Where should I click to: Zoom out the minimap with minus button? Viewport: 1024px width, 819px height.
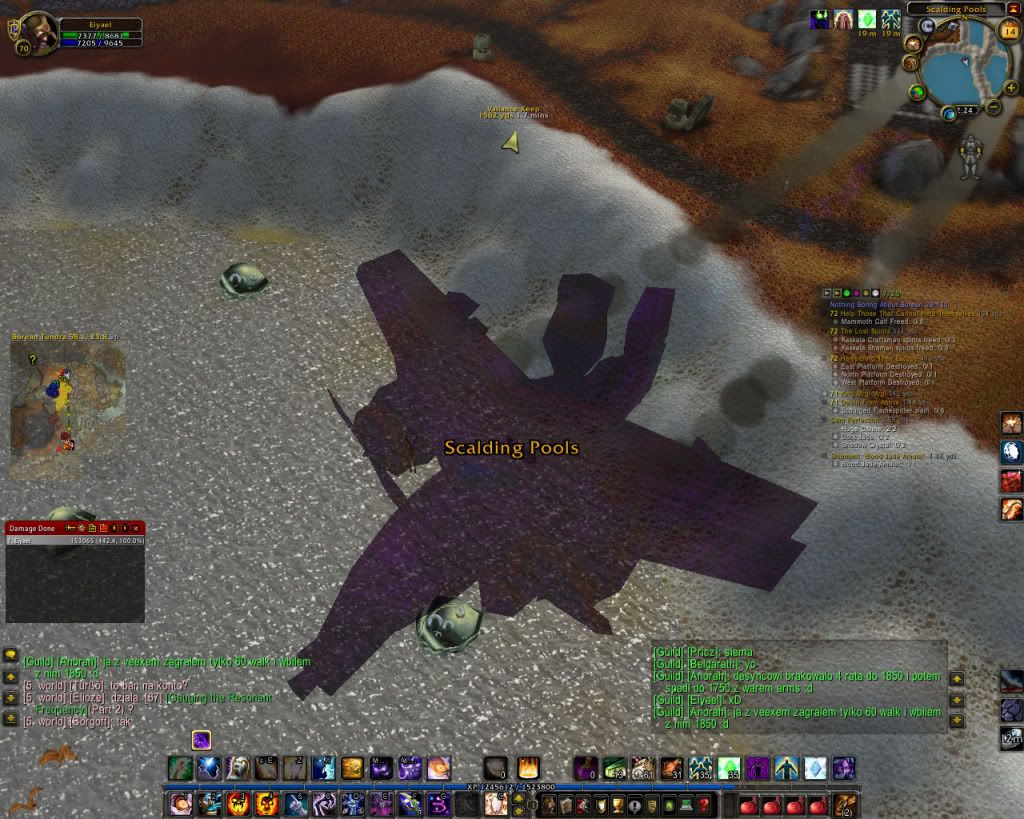click(x=992, y=106)
